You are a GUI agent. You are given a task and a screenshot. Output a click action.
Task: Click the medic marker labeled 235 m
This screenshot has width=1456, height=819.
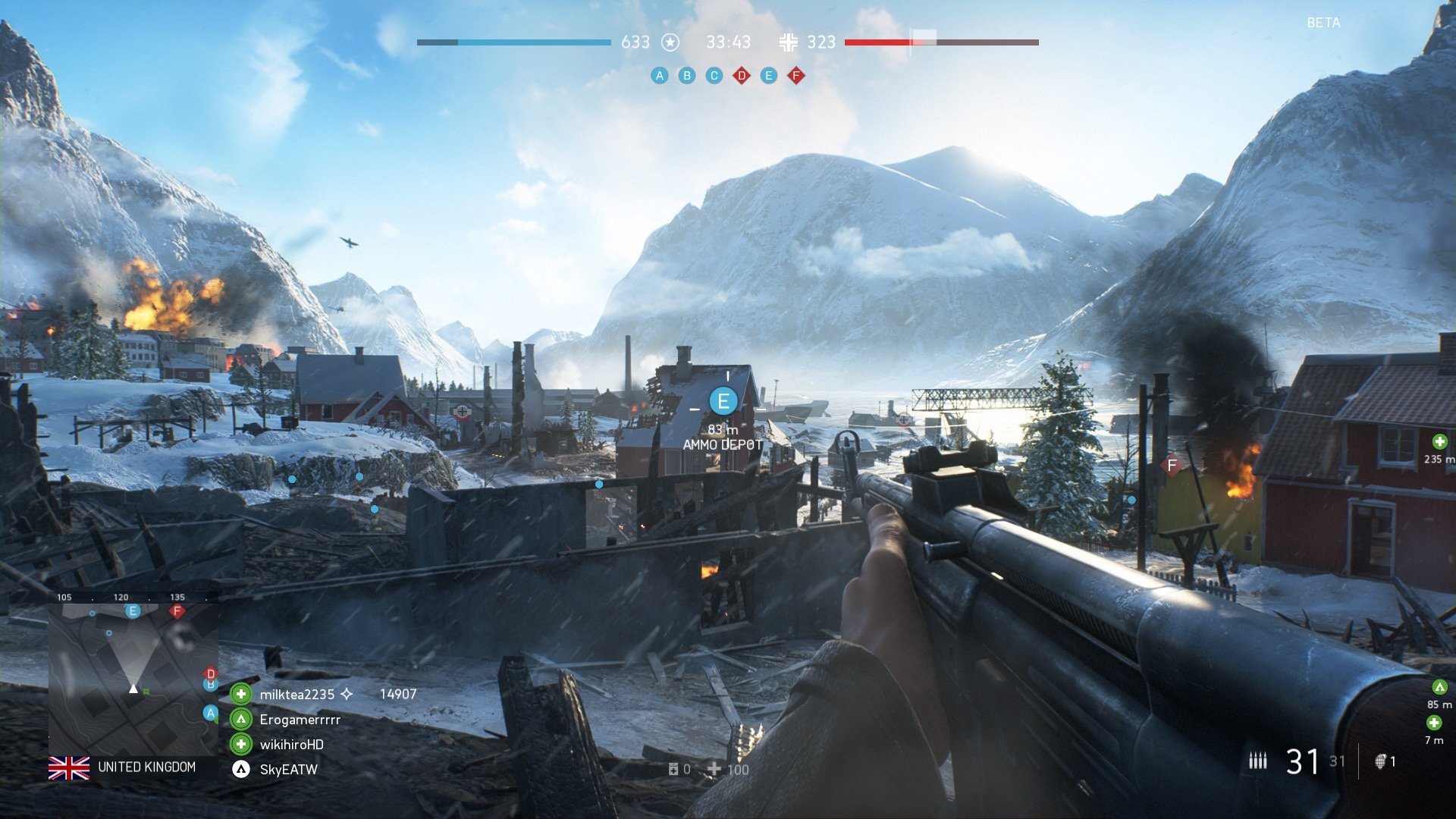(x=1439, y=442)
